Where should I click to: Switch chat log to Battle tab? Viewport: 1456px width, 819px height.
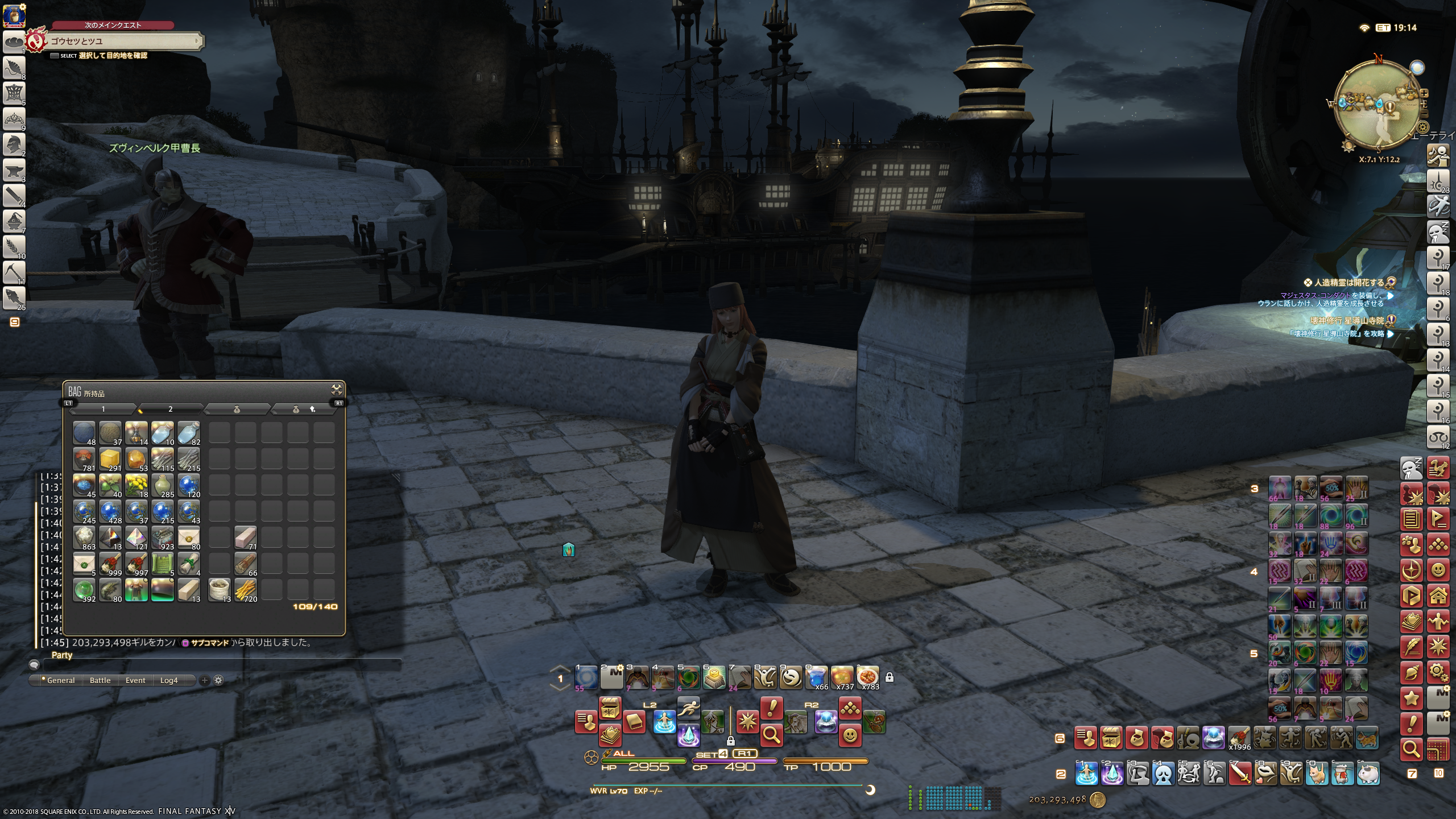100,680
